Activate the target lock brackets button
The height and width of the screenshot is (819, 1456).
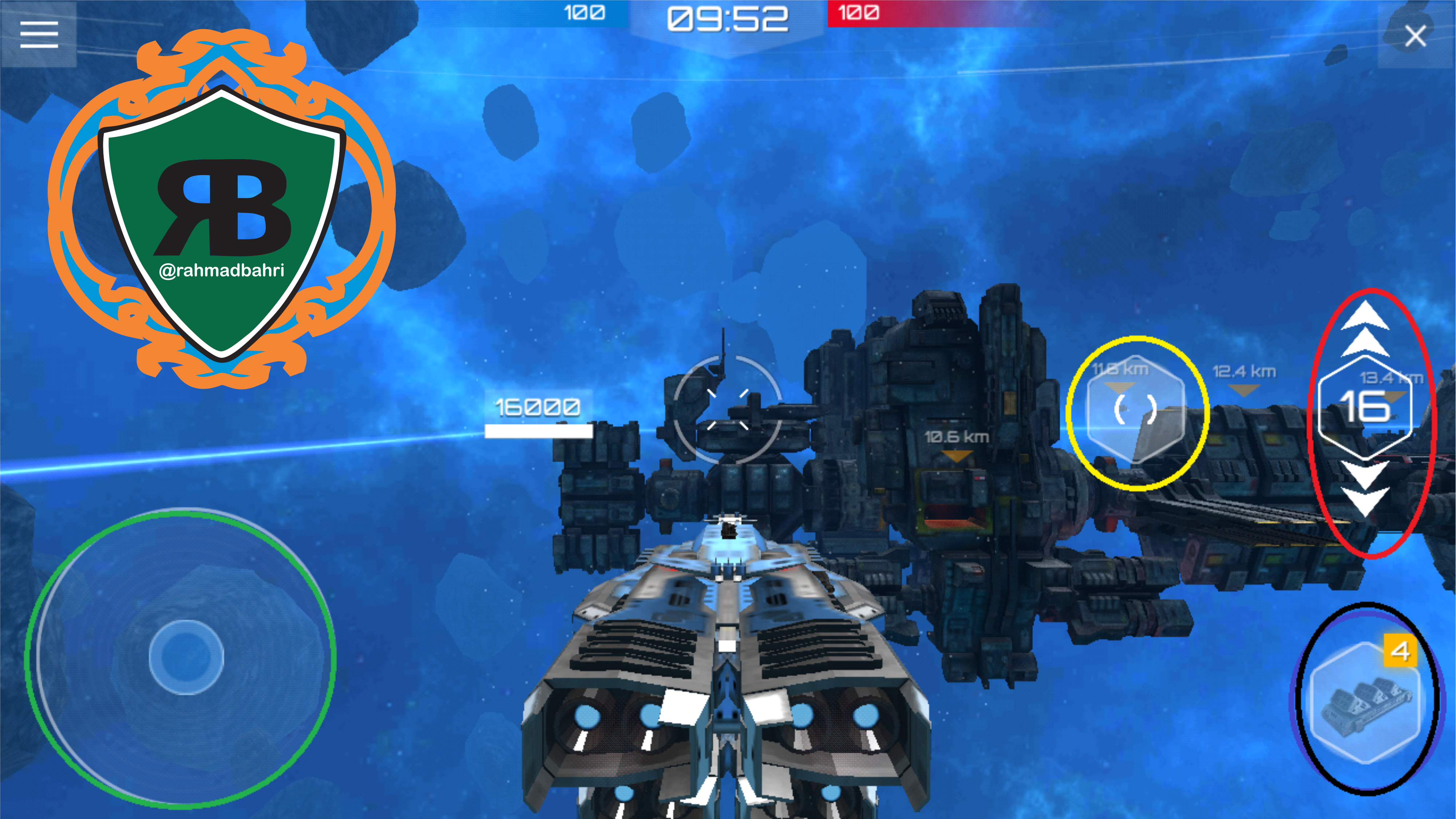[x=1135, y=409]
